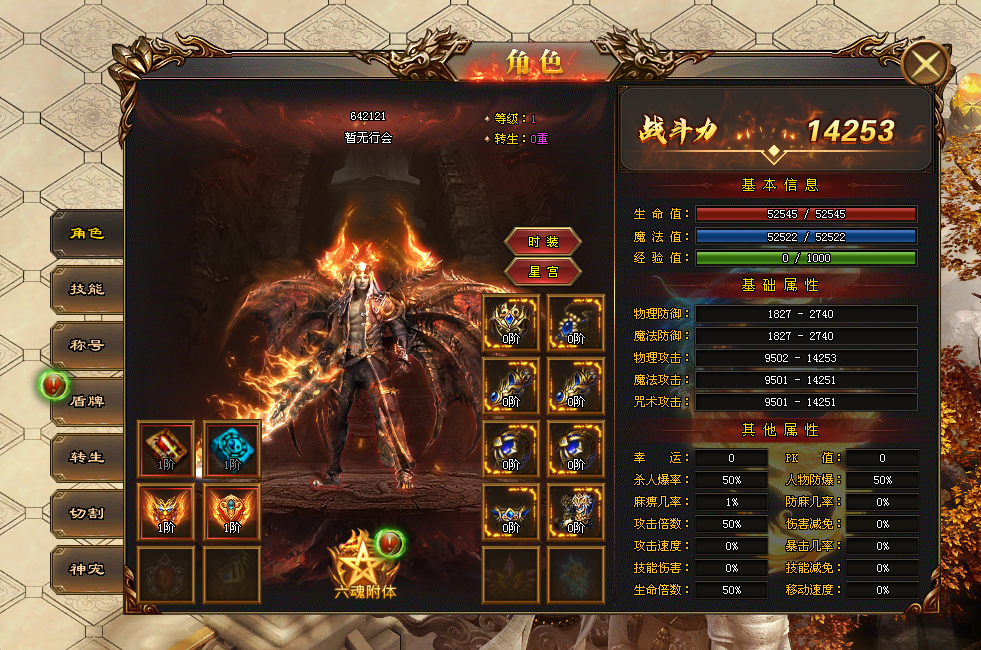Image resolution: width=981 pixels, height=650 pixels.
Task: Select the red sword book equipment slot
Action: (168, 449)
